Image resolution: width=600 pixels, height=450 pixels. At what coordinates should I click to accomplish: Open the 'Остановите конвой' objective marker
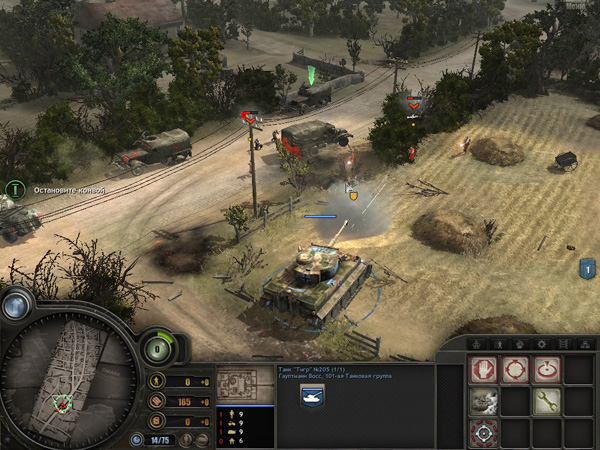(14, 188)
